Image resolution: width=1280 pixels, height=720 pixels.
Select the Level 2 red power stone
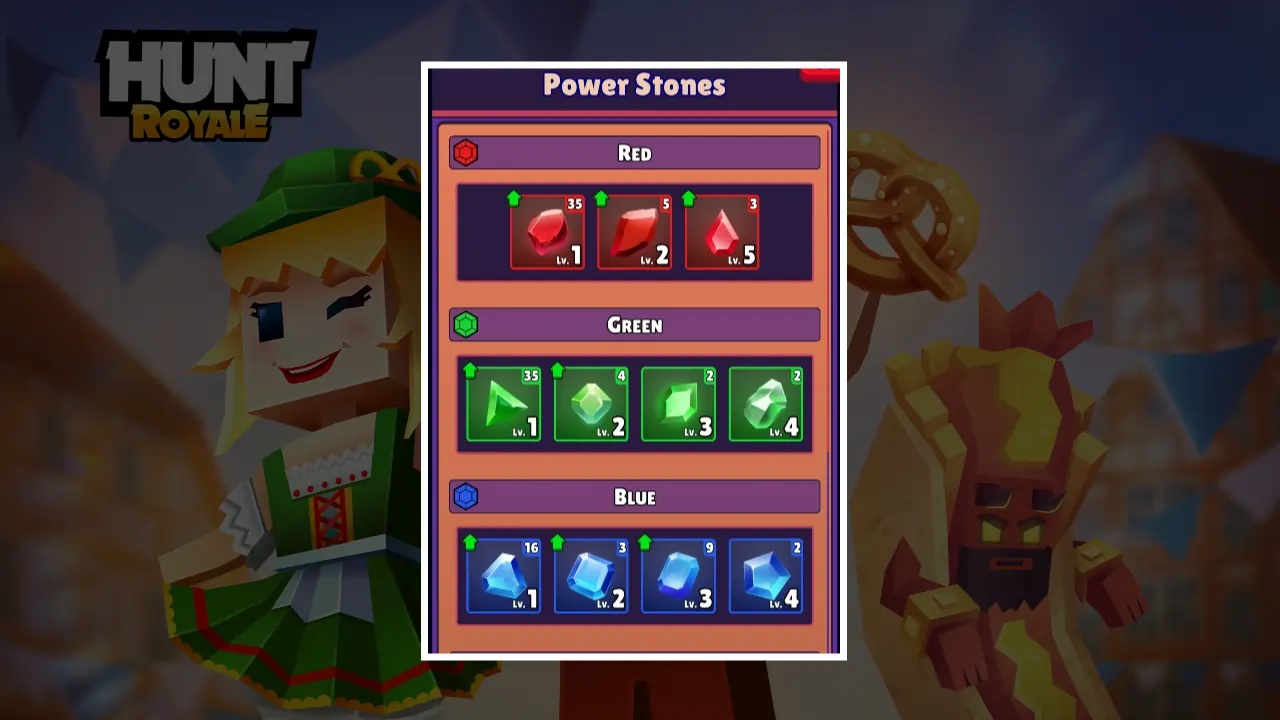[x=634, y=232]
